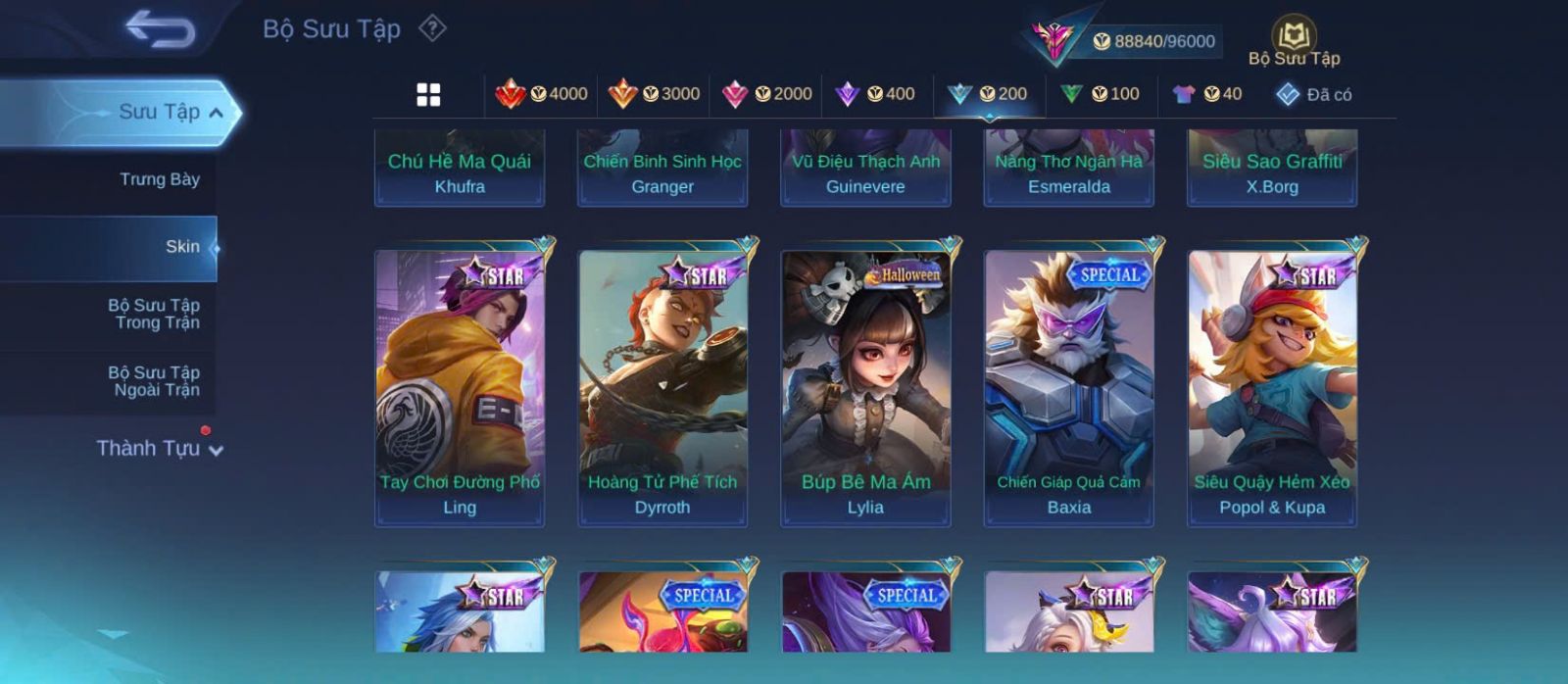Open Bộ Sưu Tập Ngoài Trận

(155, 381)
